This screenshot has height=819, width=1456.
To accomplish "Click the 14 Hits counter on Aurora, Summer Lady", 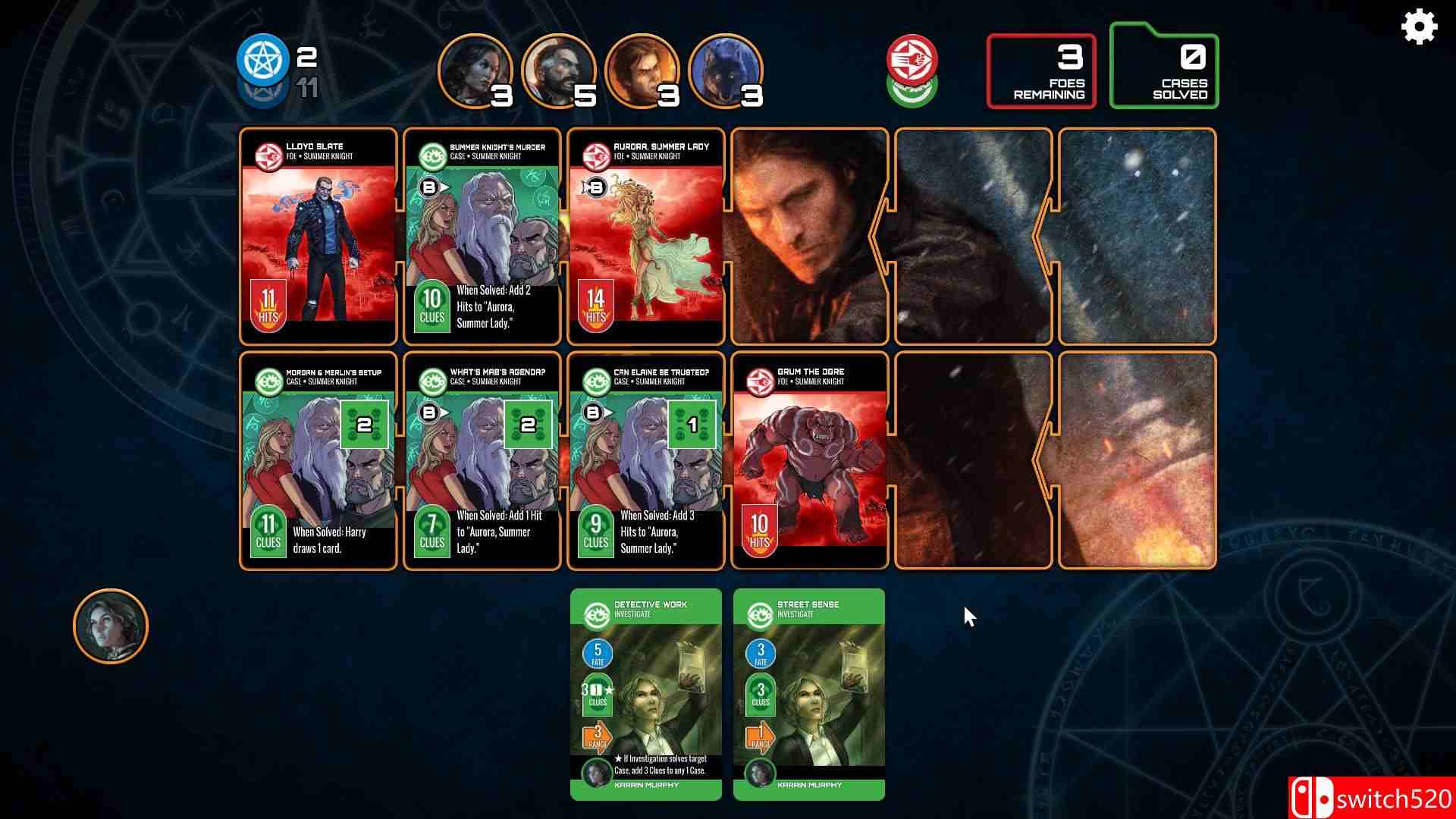I will click(596, 303).
